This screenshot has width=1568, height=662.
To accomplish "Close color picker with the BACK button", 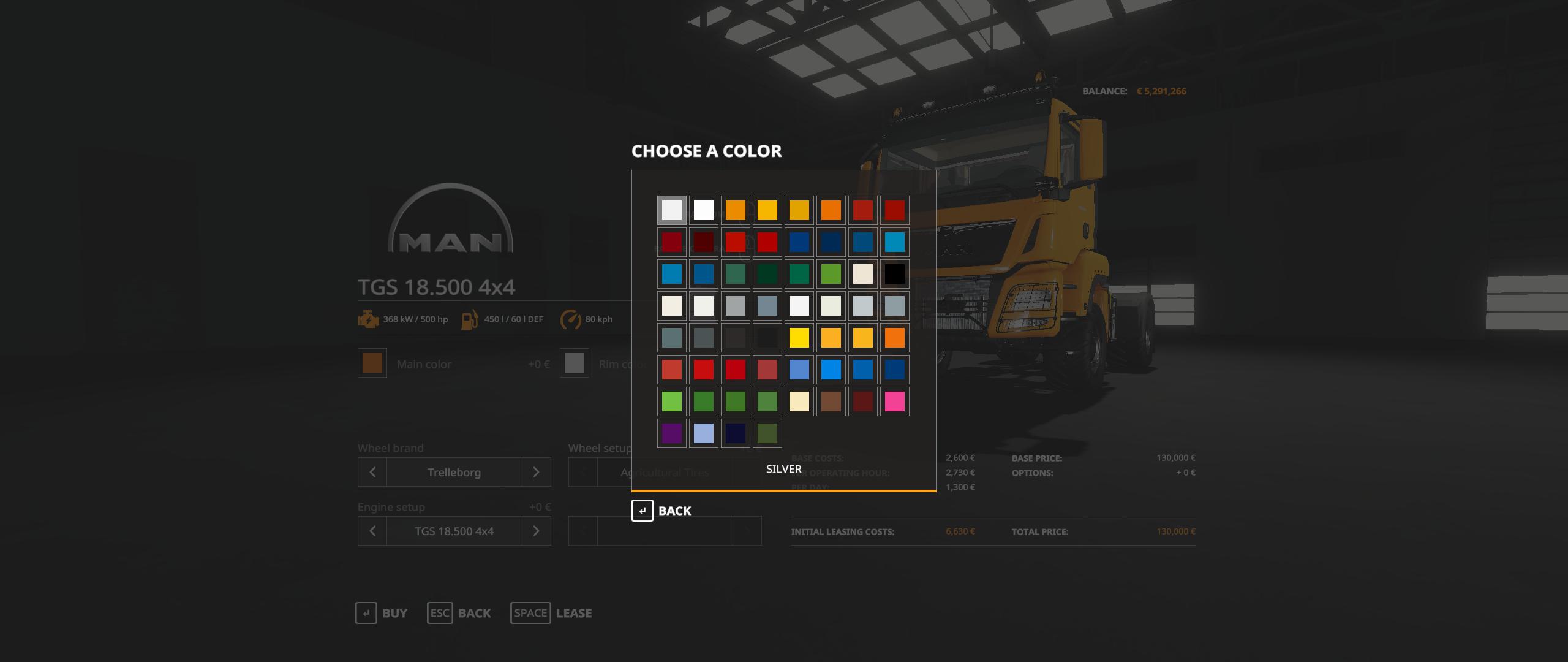I will 662,511.
